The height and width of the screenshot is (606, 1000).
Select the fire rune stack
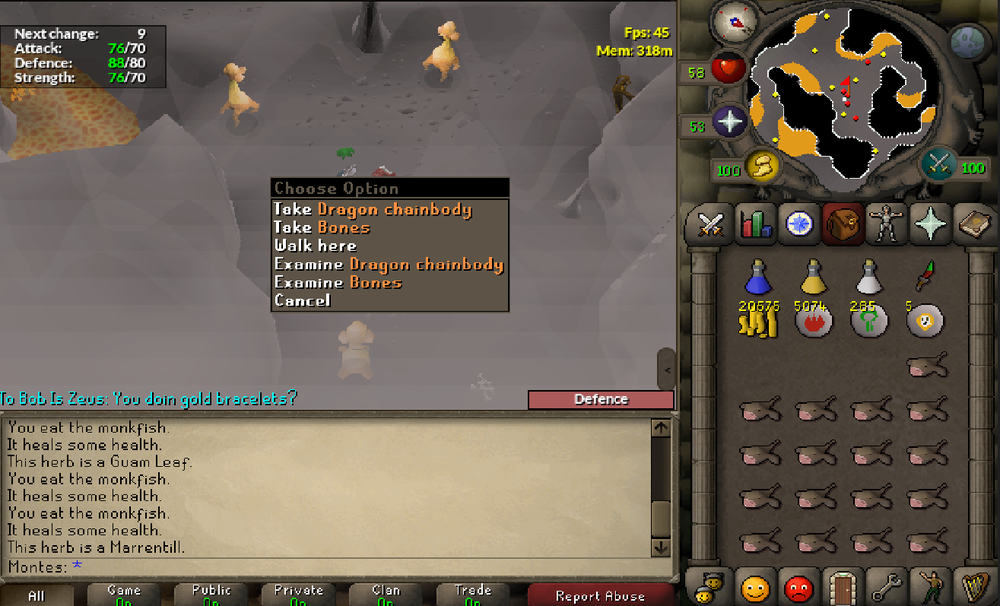tap(814, 321)
